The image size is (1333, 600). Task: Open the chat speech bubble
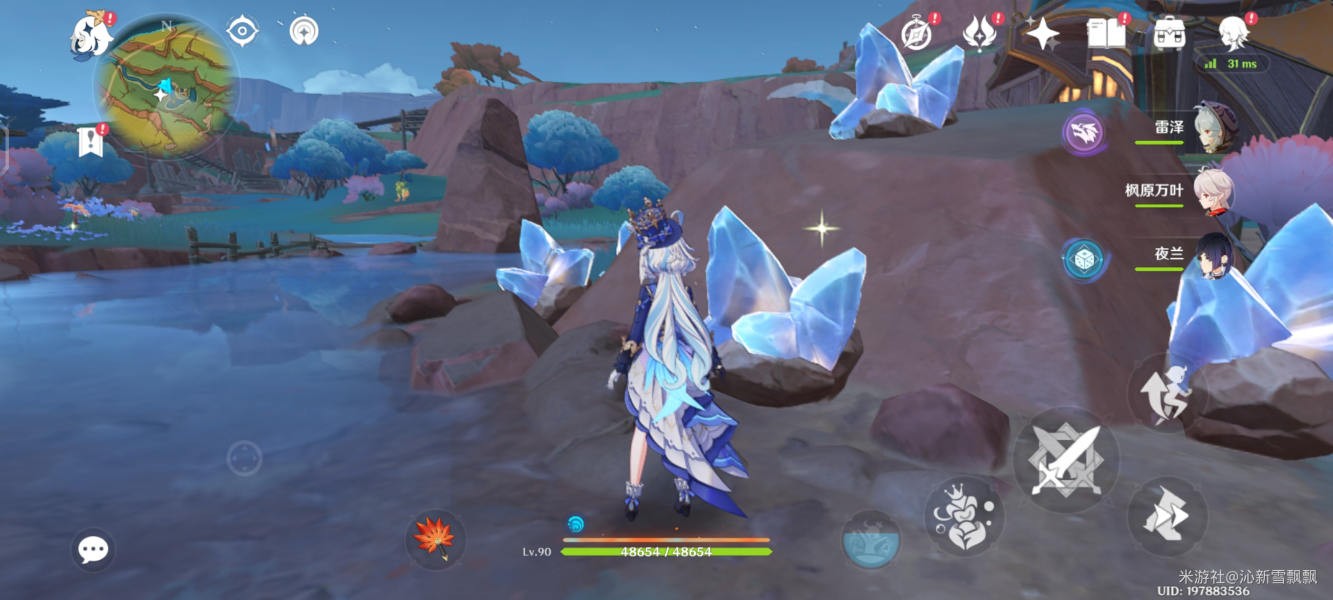pos(93,549)
